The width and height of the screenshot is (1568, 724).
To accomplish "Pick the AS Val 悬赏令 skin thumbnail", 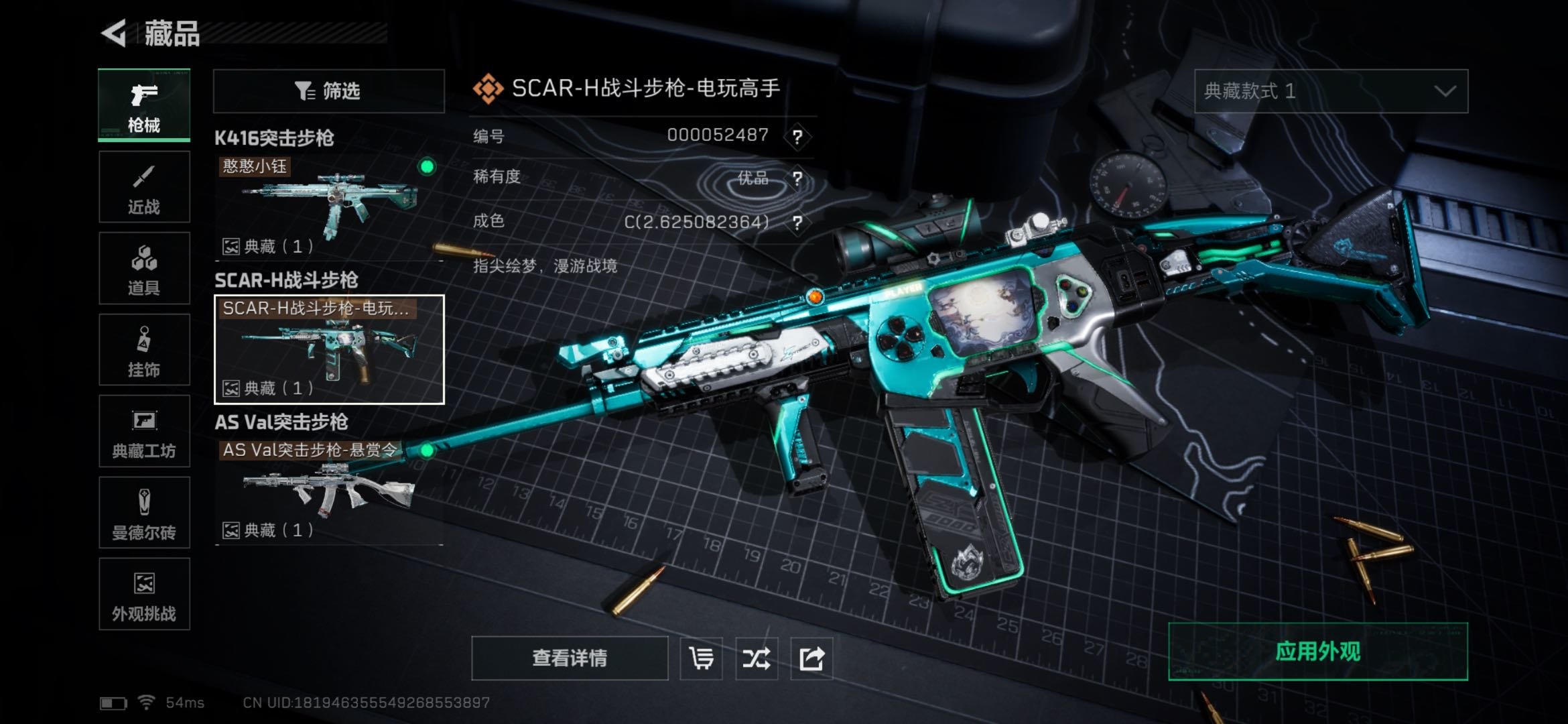I will tap(328, 489).
